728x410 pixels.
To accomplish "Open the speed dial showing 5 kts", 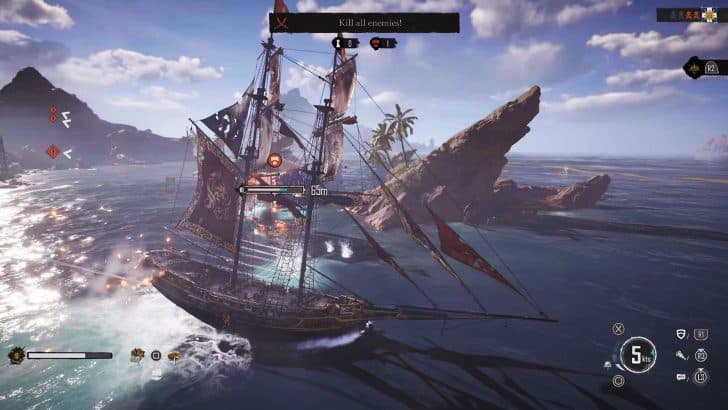I will pos(637,353).
